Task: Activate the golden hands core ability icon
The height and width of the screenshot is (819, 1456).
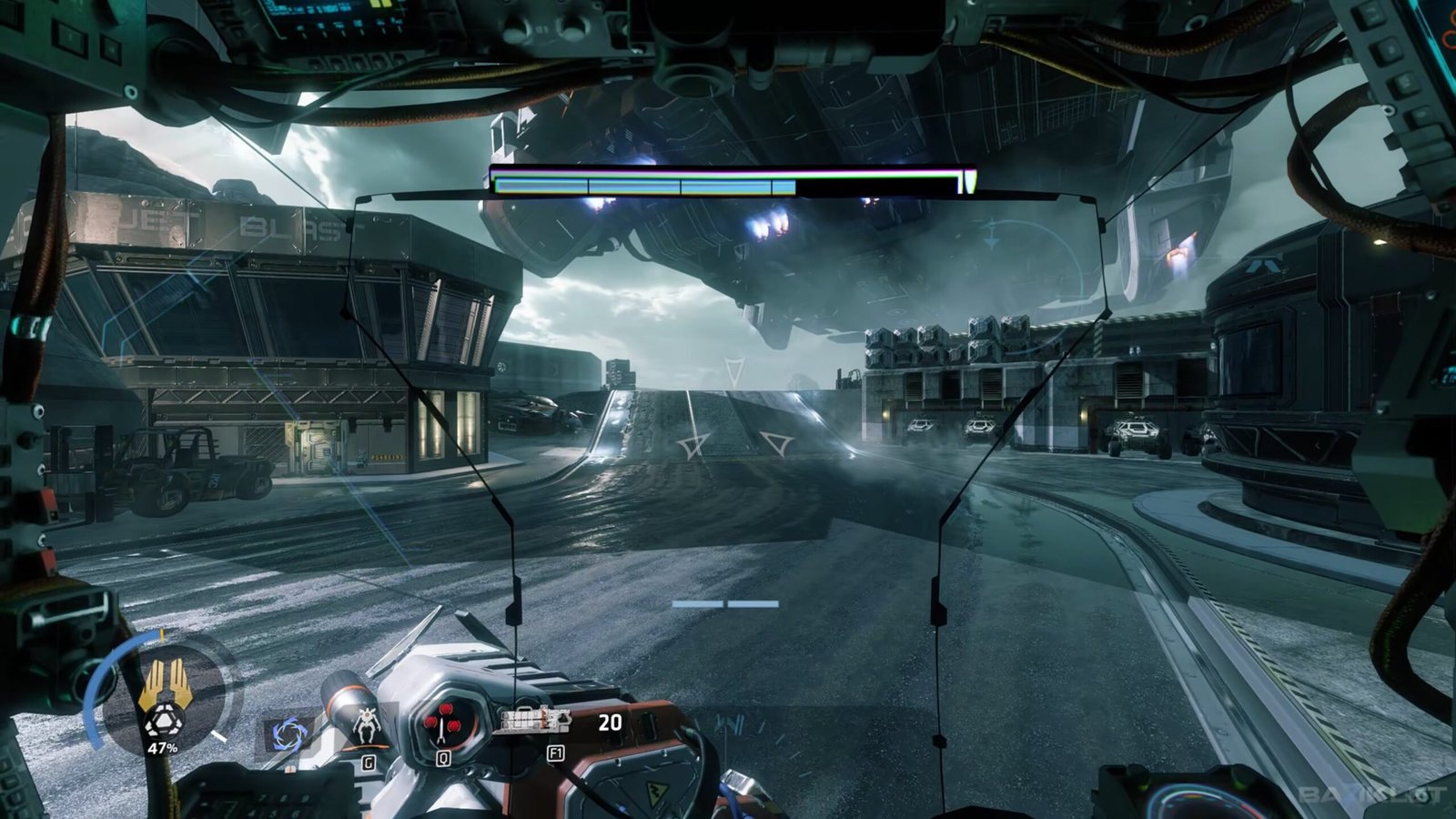Action: click(165, 688)
